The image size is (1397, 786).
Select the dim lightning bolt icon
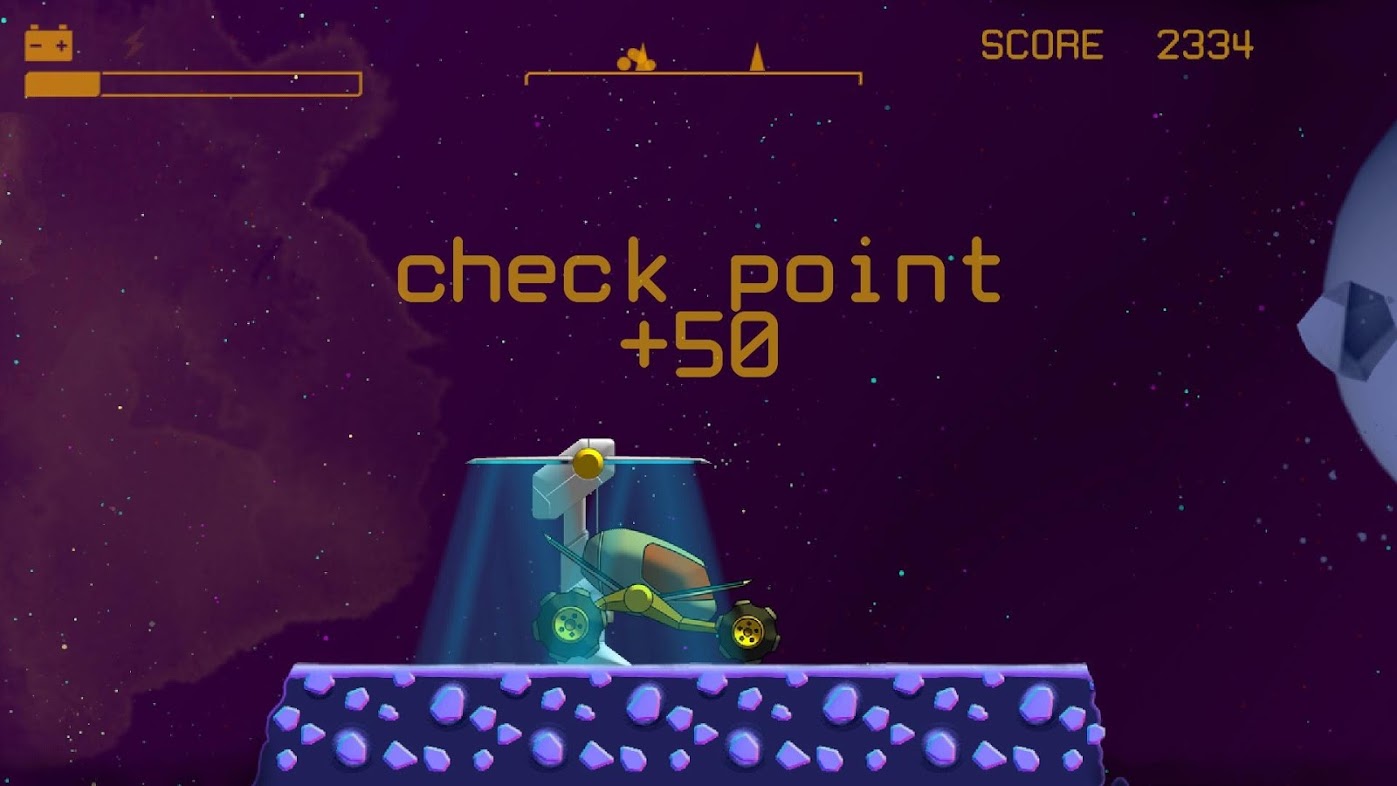tap(134, 45)
